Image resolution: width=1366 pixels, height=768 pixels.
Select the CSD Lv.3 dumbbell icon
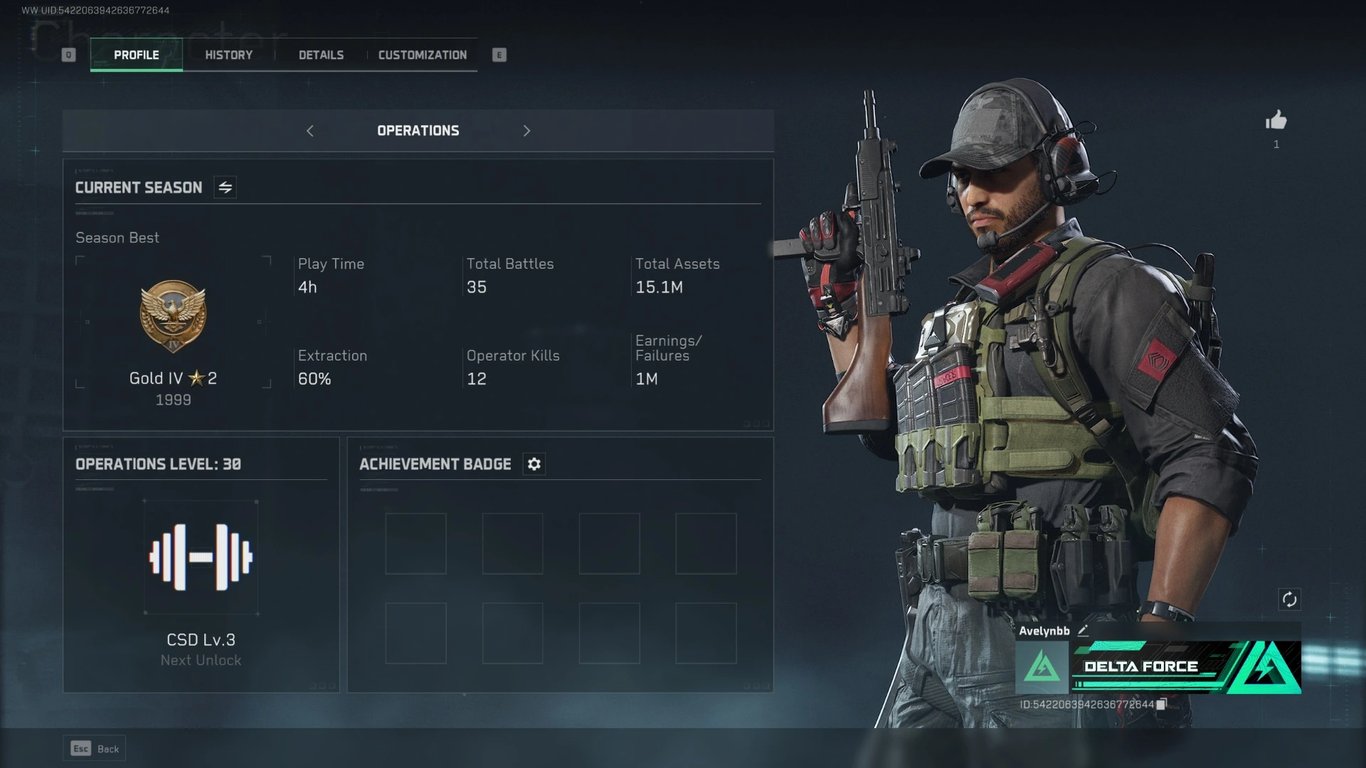[201, 557]
